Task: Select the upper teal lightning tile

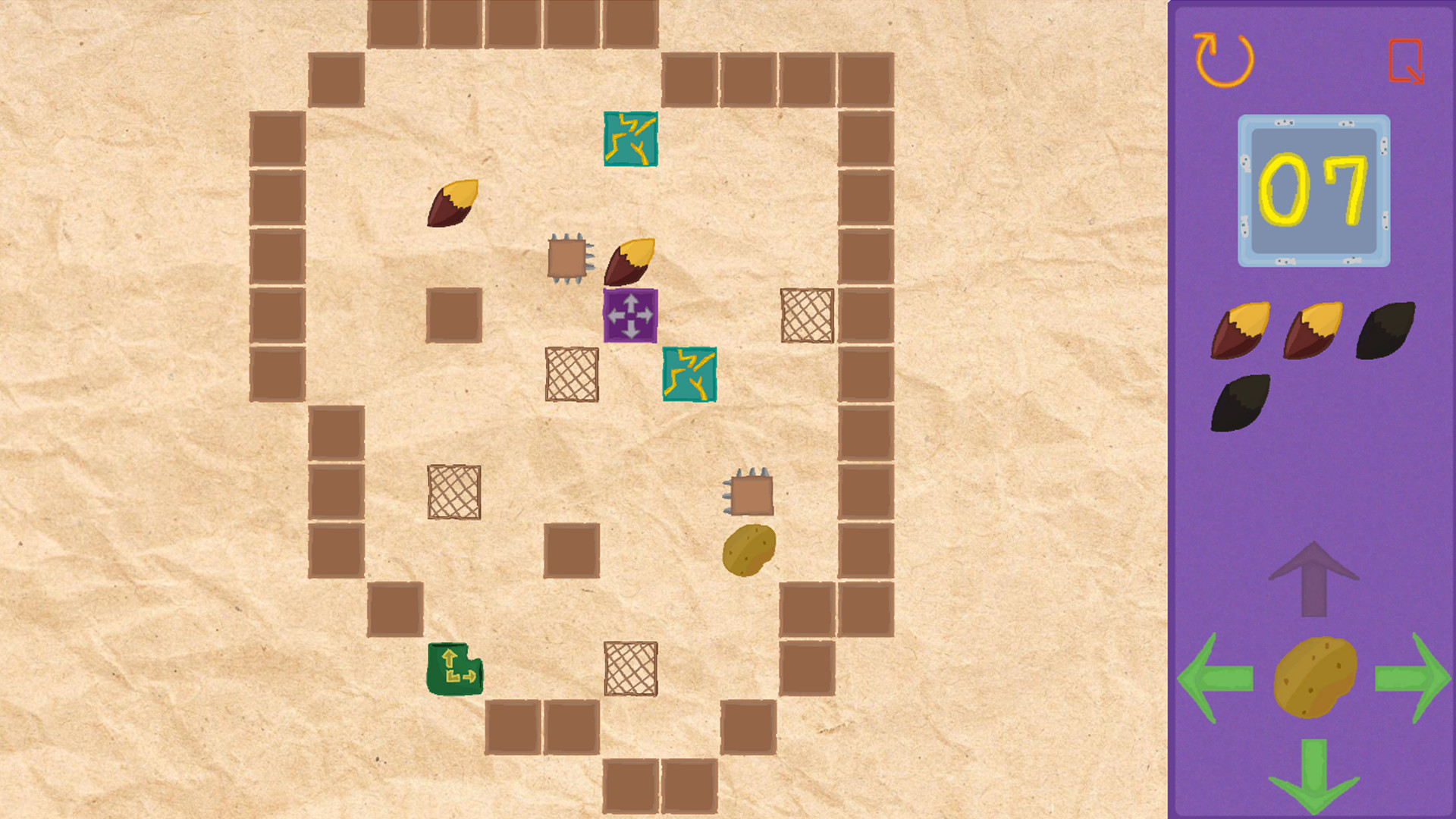Action: pyautogui.click(x=629, y=138)
